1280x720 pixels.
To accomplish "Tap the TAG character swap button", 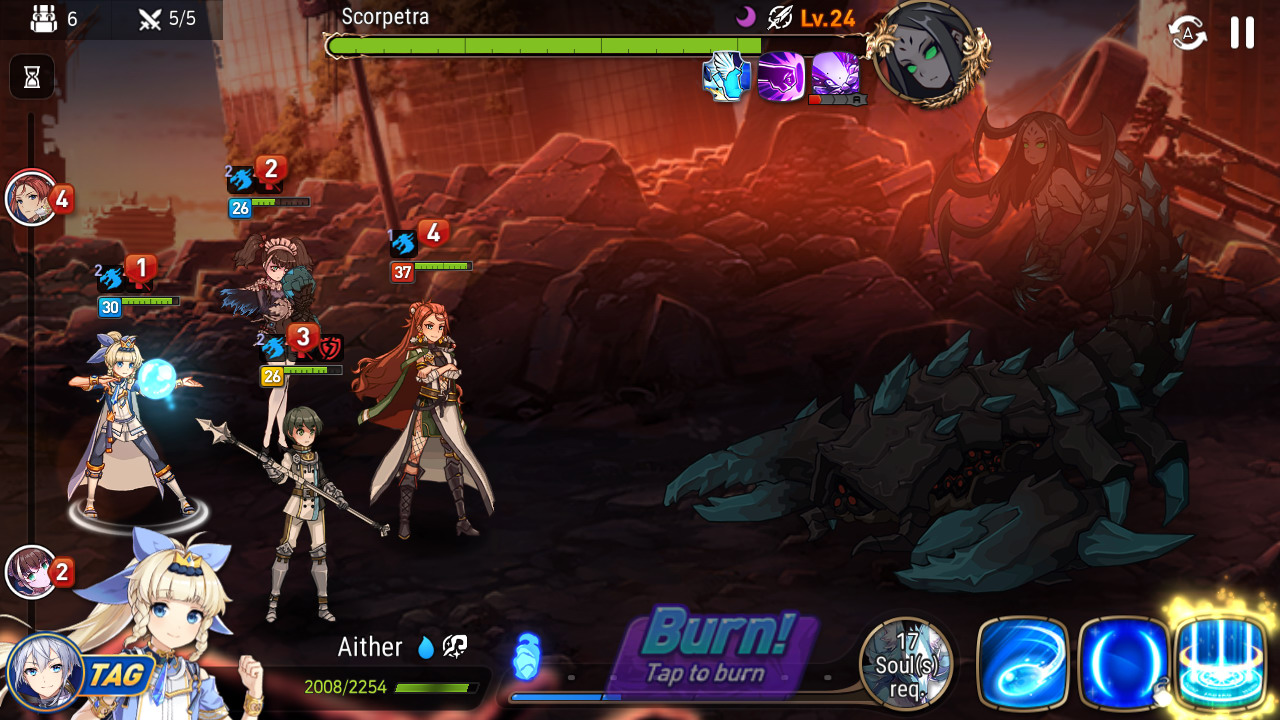I will (x=80, y=674).
